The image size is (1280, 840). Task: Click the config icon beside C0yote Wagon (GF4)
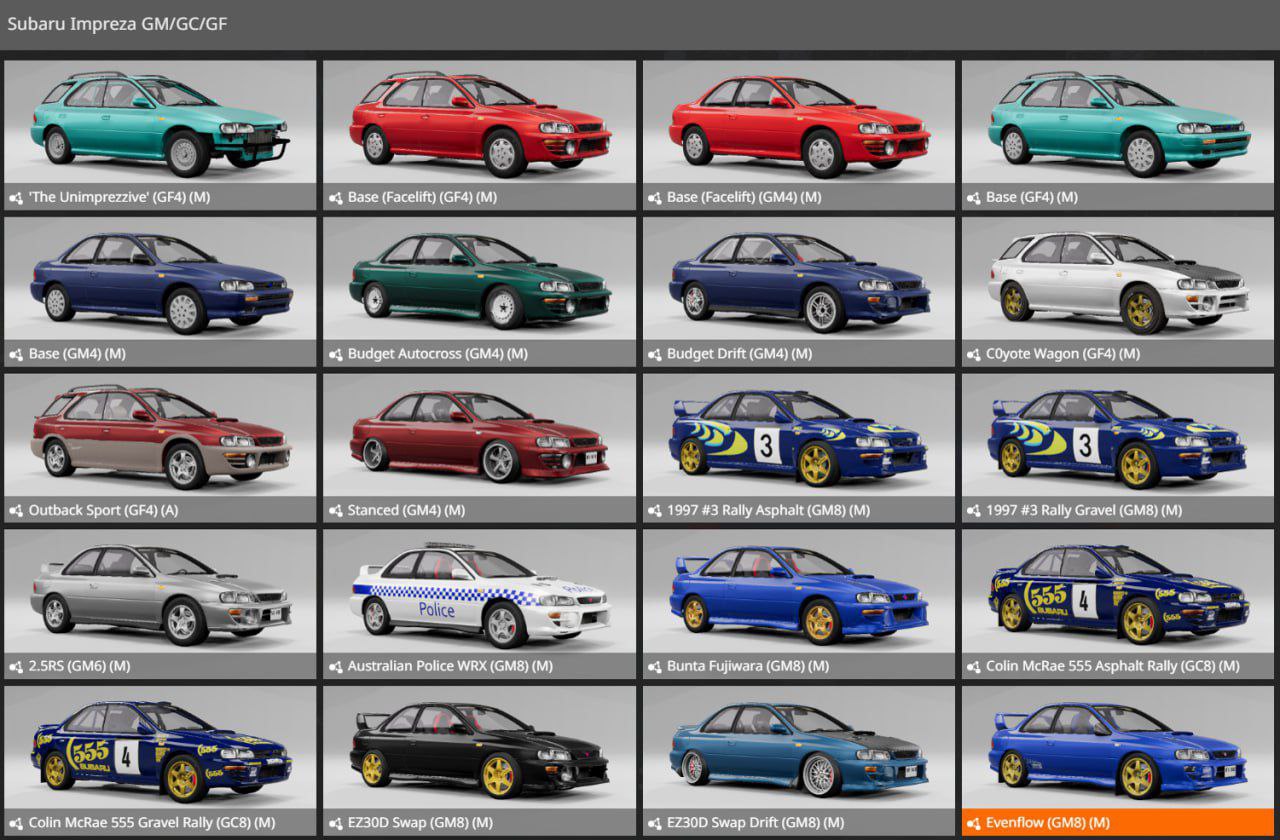pyautogui.click(x=974, y=353)
